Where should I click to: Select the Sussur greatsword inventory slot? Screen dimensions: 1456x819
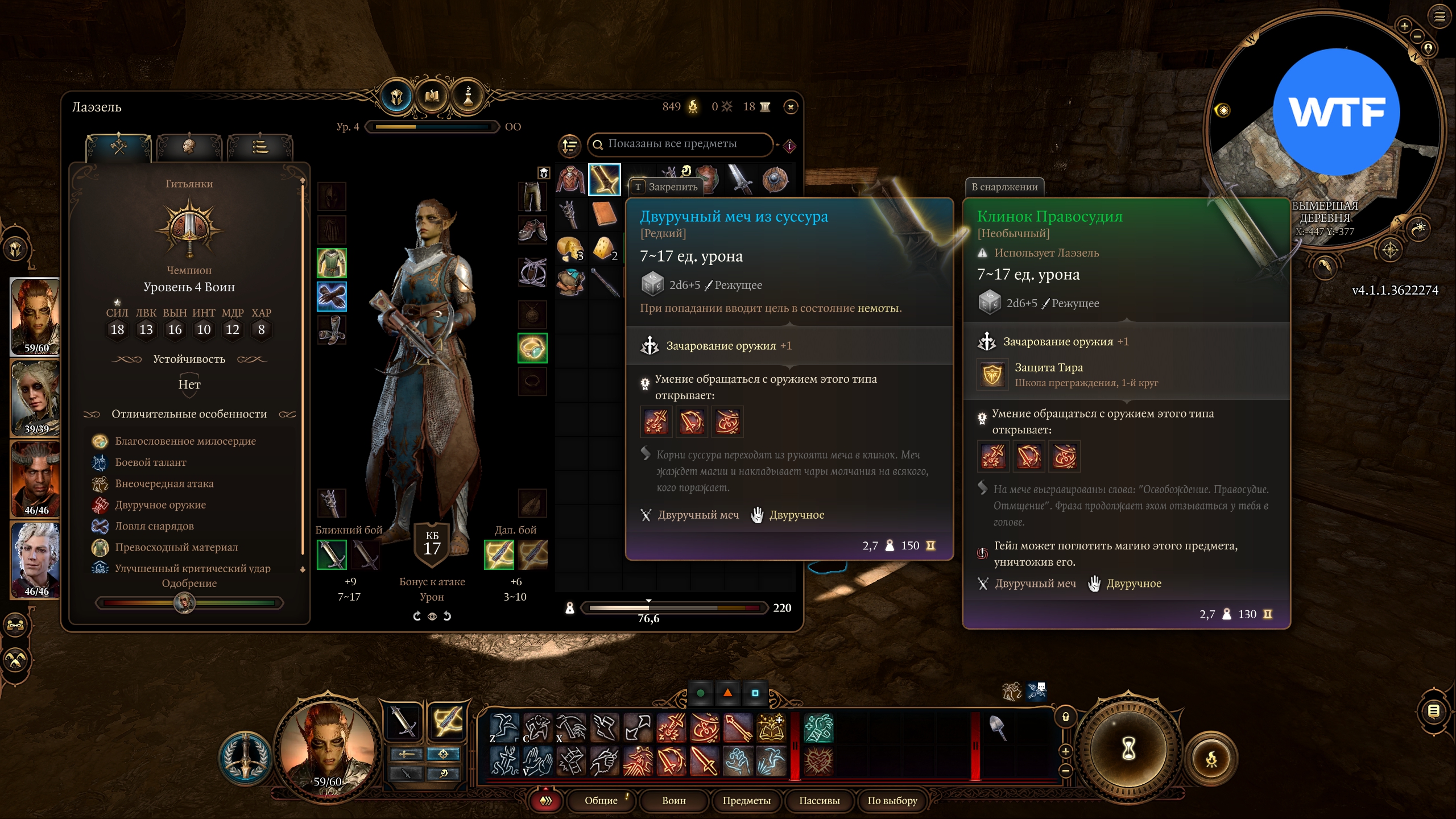click(x=604, y=180)
